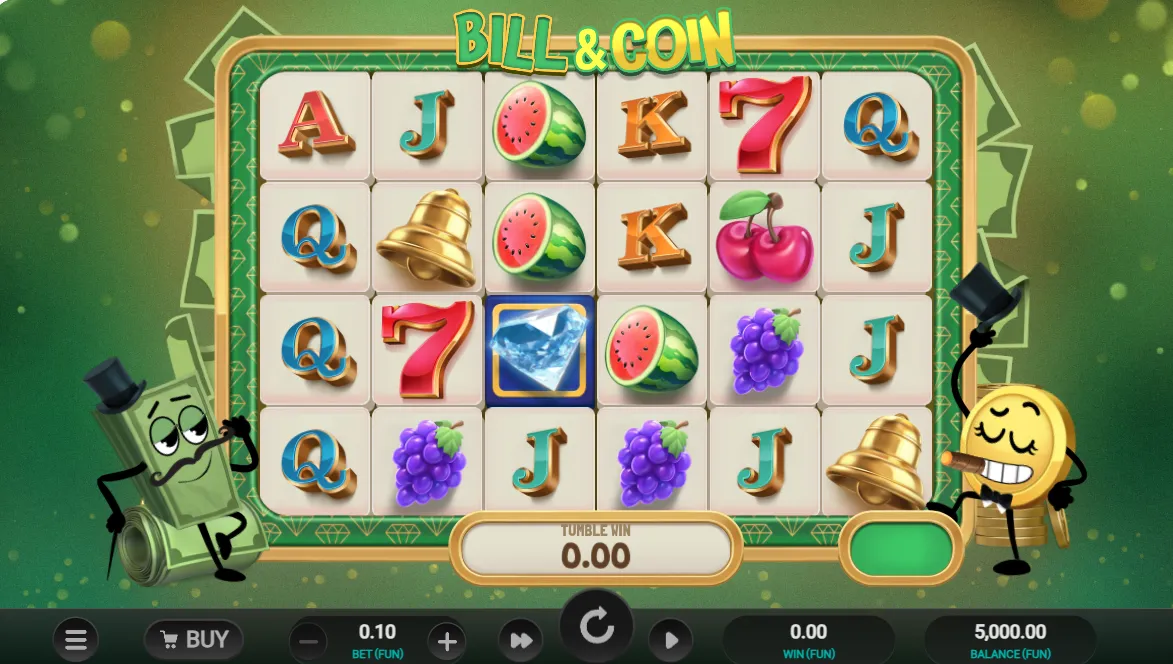Toggle the fast-forward turbo spin

tap(520, 640)
